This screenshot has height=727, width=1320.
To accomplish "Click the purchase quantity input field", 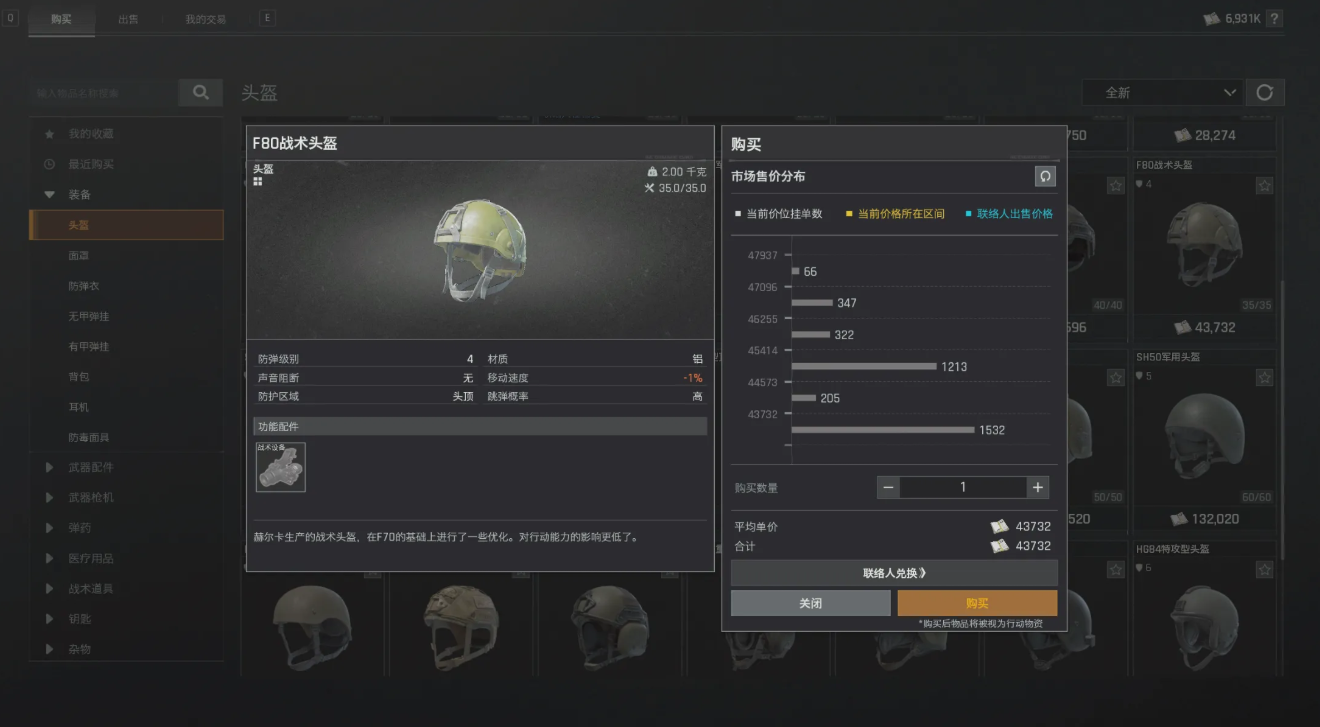I will [962, 487].
